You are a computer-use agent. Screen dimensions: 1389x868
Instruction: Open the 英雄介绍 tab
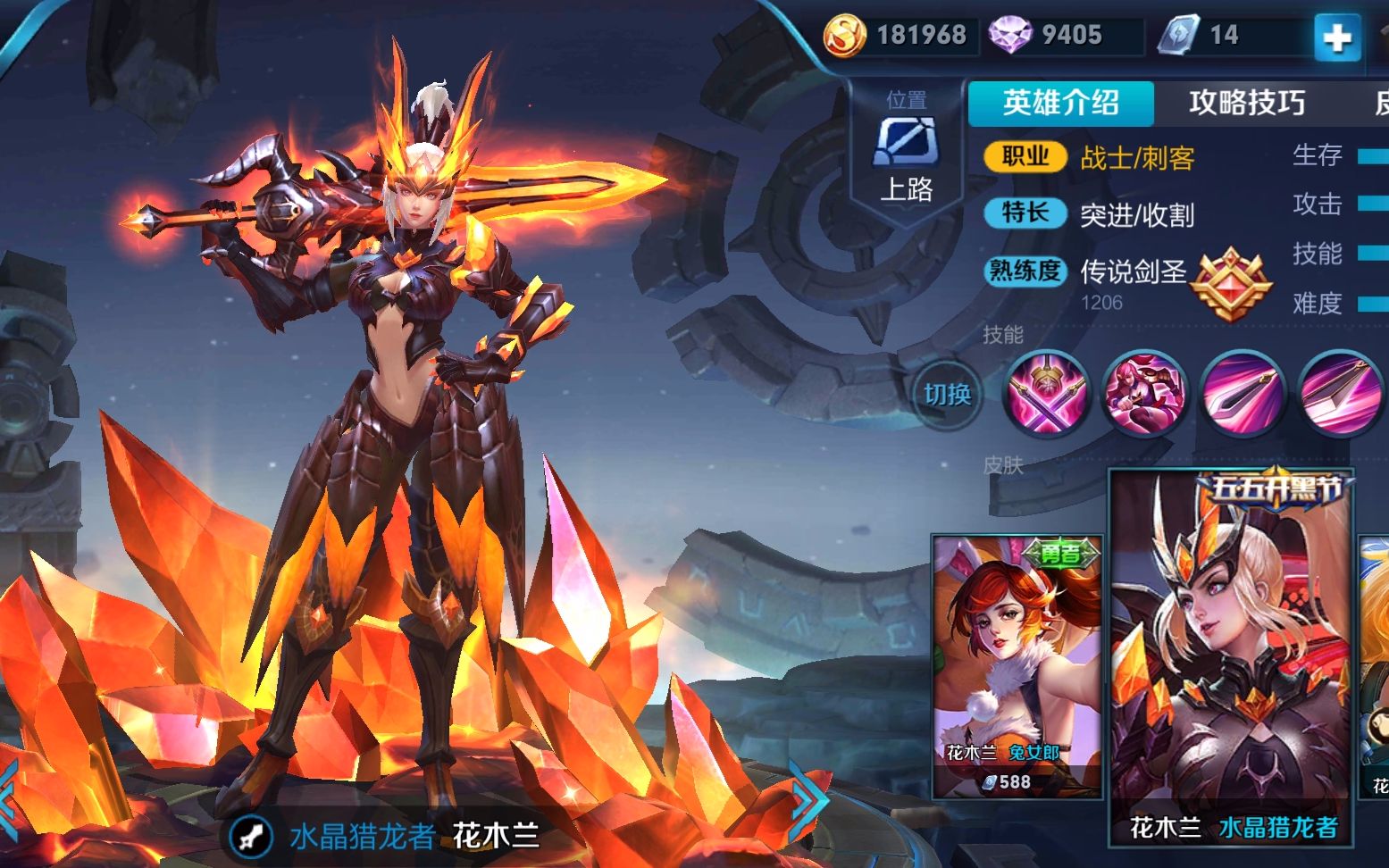pyautogui.click(x=1059, y=103)
